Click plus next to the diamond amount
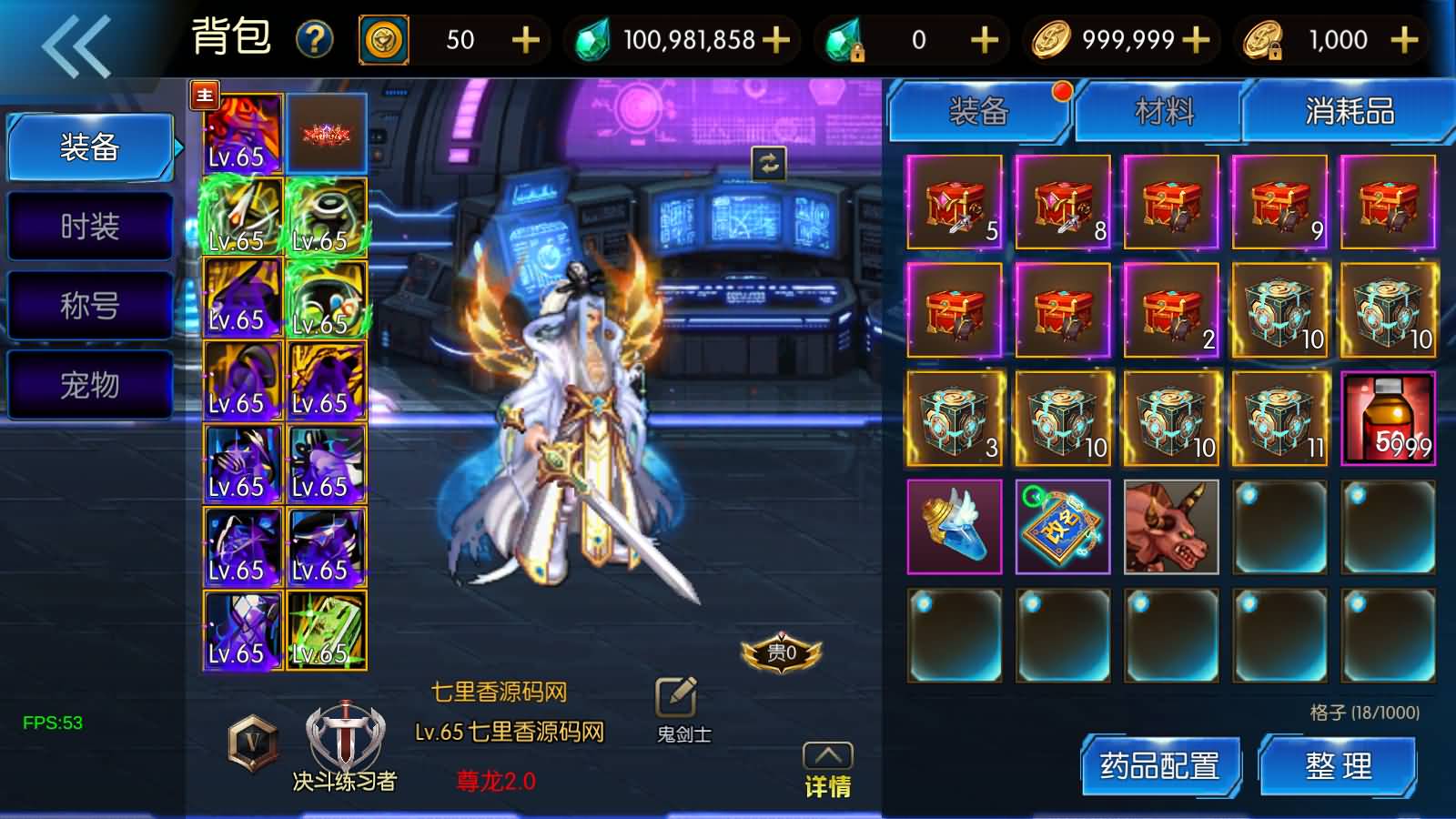 click(775, 40)
